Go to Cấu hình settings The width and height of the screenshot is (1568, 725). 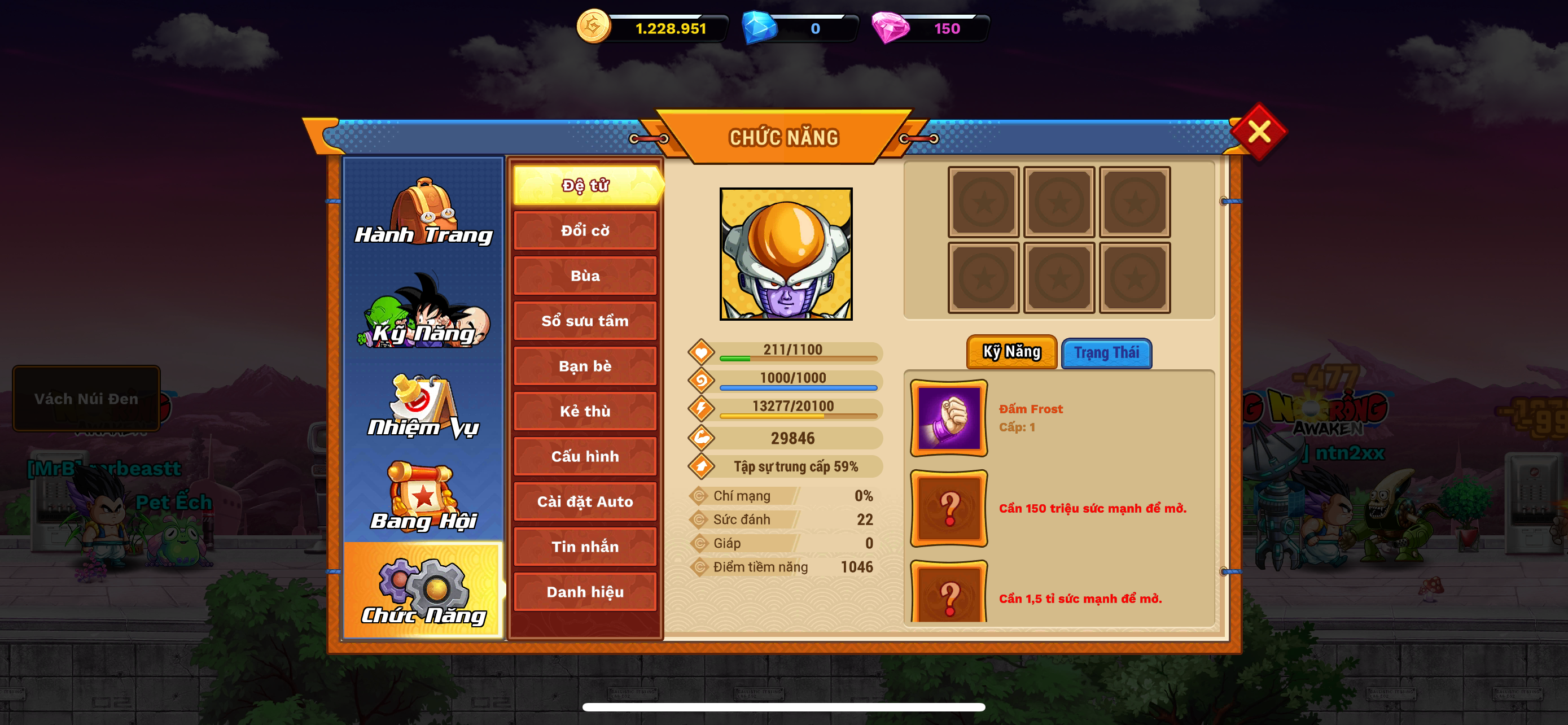pyautogui.click(x=585, y=457)
